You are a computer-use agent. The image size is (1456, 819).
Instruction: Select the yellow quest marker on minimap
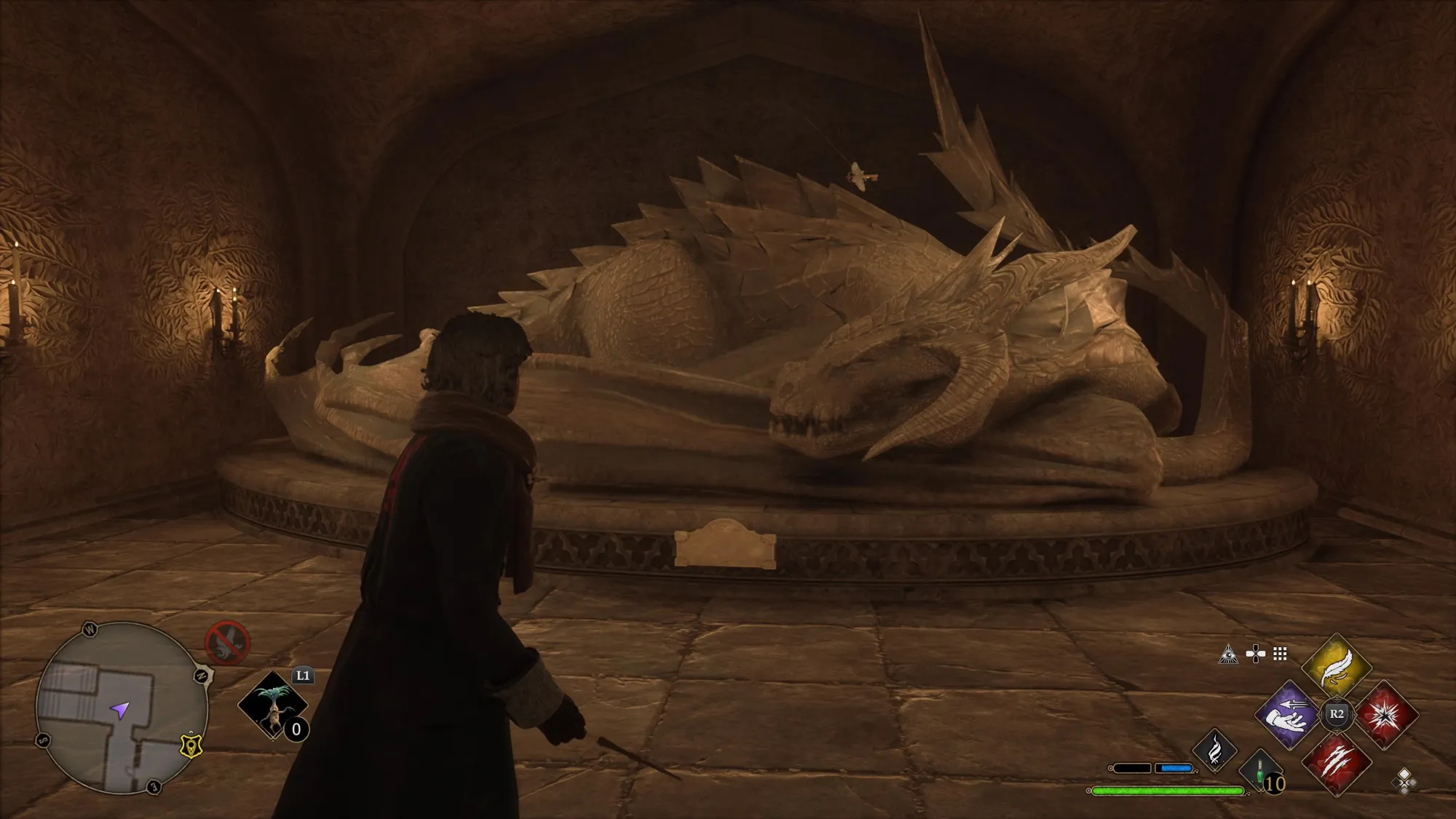(191, 746)
